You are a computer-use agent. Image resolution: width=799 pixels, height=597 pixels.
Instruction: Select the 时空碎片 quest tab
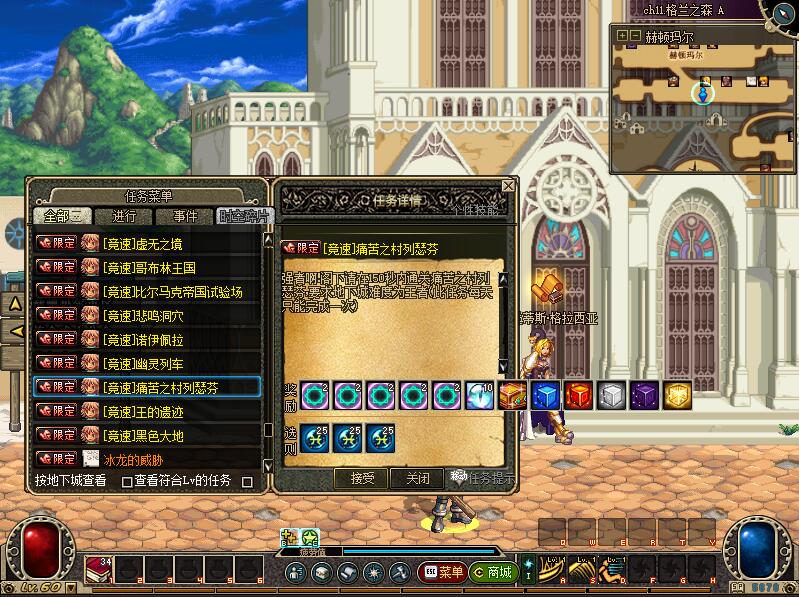pyautogui.click(x=243, y=216)
